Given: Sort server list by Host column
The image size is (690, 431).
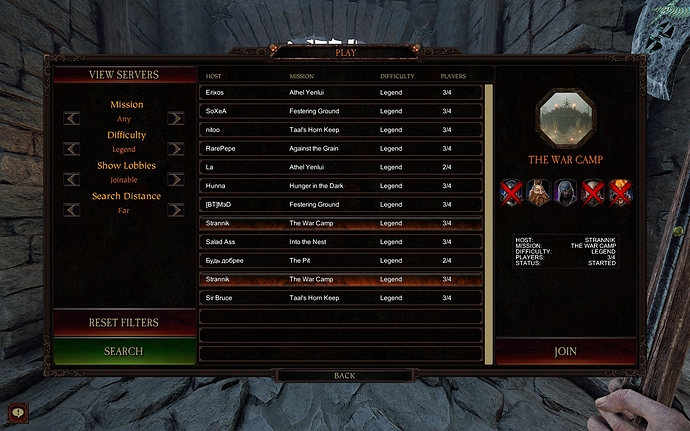Looking at the screenshot, I should pos(213,76).
